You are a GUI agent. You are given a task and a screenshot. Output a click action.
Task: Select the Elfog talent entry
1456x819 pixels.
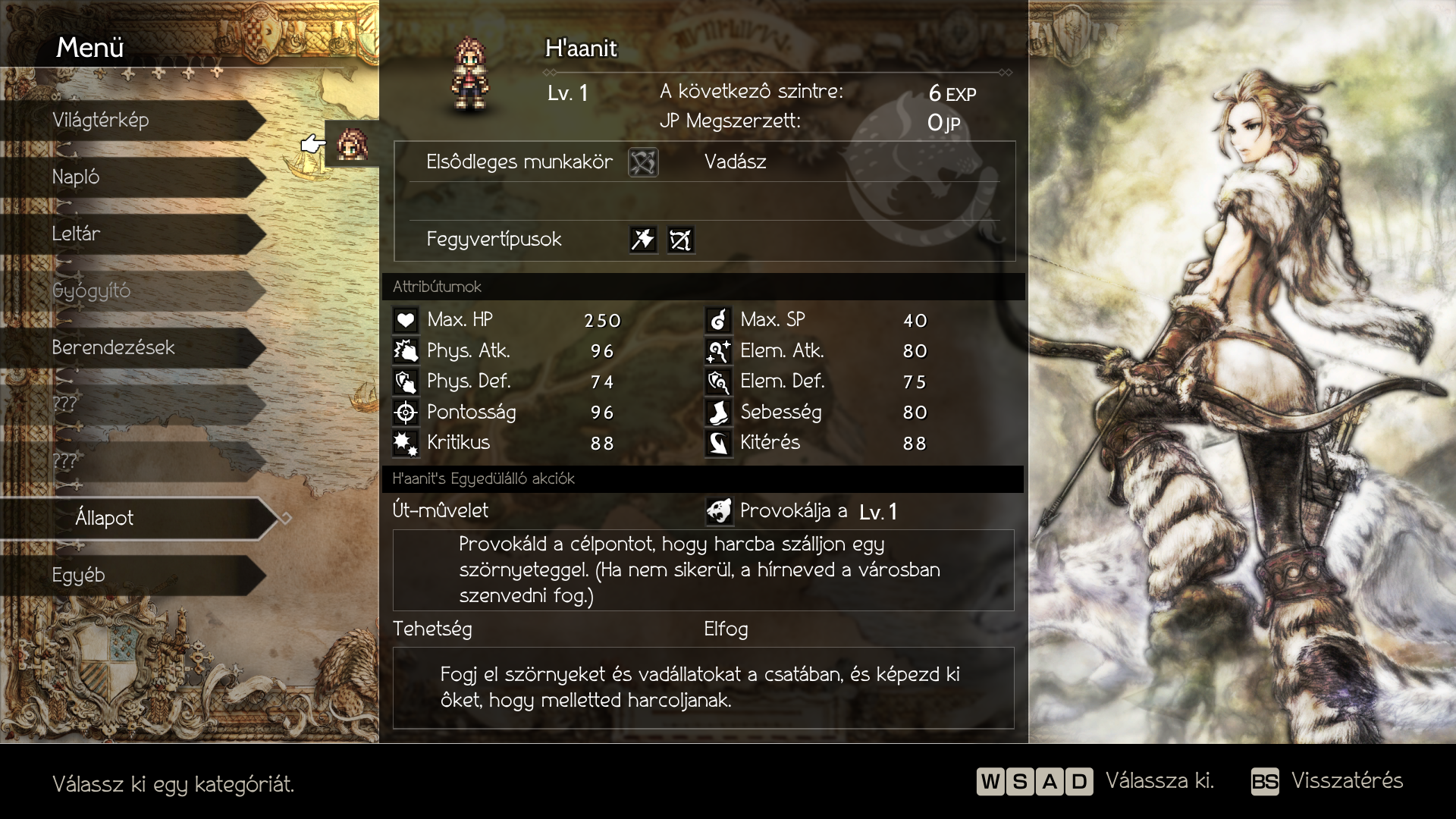point(726,629)
